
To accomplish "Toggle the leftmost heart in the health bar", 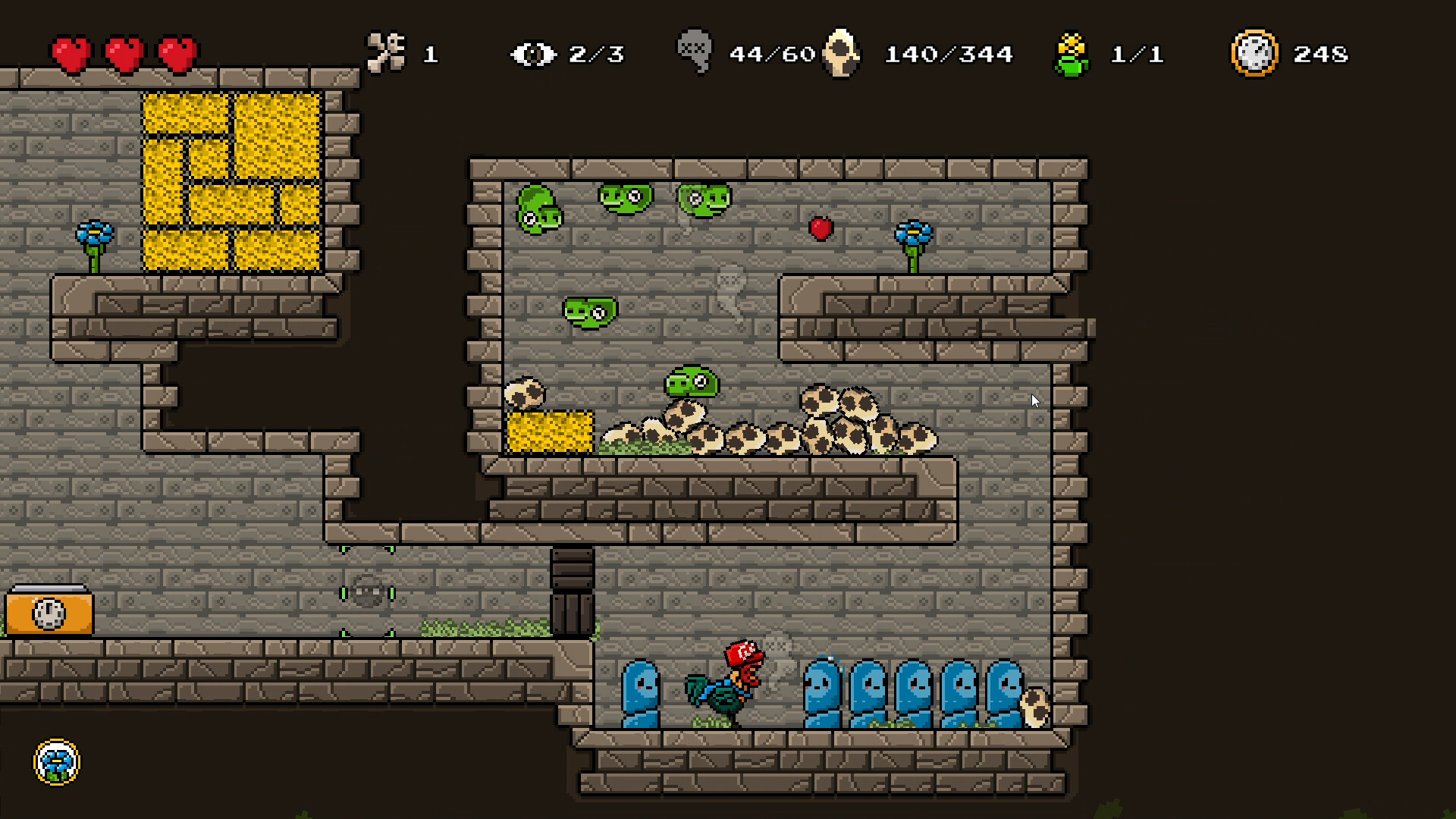I will (70, 52).
